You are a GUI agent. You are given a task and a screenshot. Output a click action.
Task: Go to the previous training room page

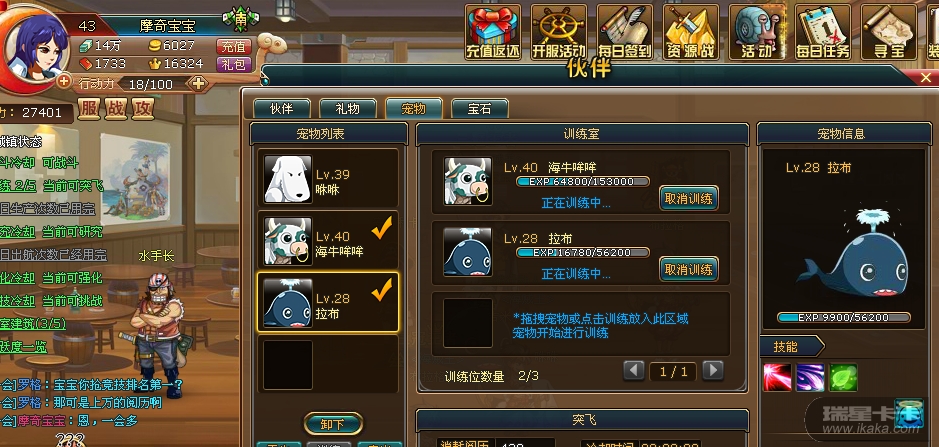tap(634, 371)
